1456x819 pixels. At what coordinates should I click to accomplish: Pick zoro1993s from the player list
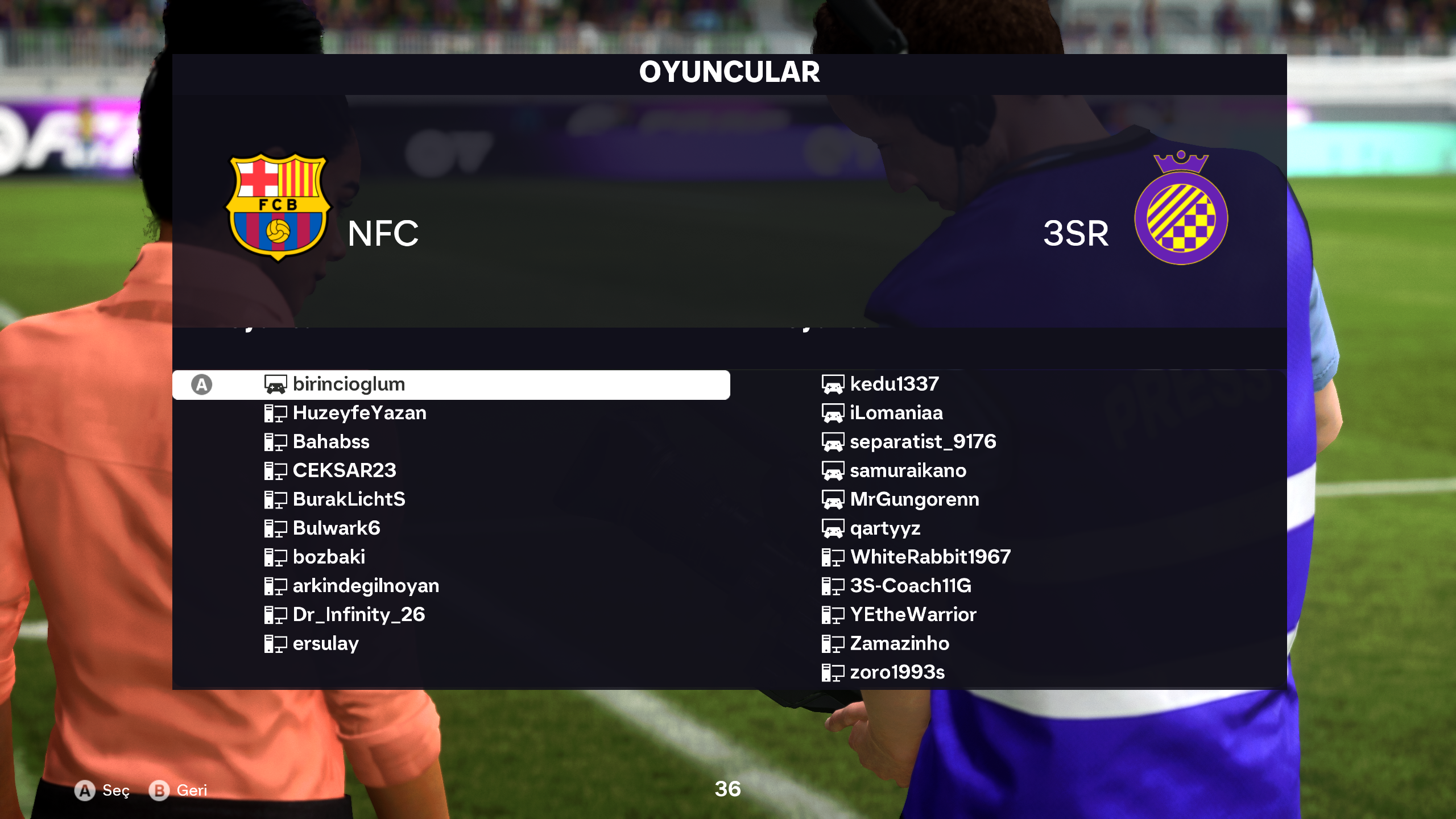[897, 672]
